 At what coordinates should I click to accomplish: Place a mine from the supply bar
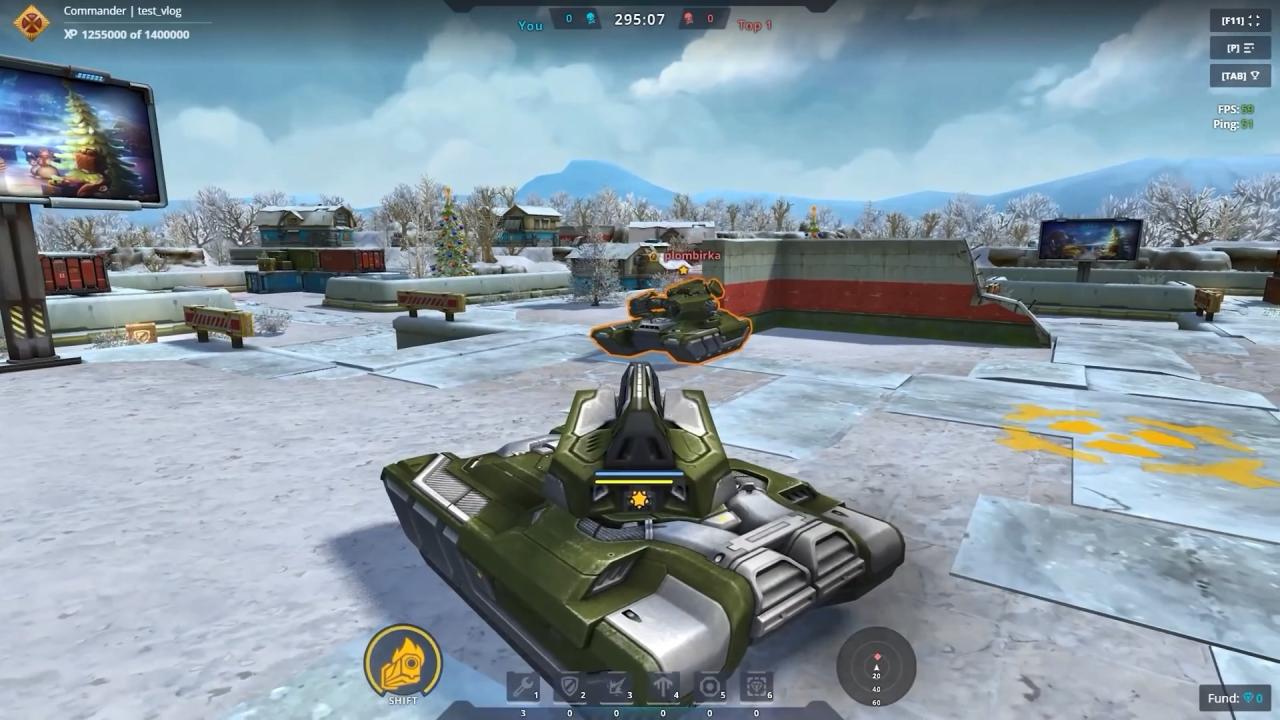710,687
